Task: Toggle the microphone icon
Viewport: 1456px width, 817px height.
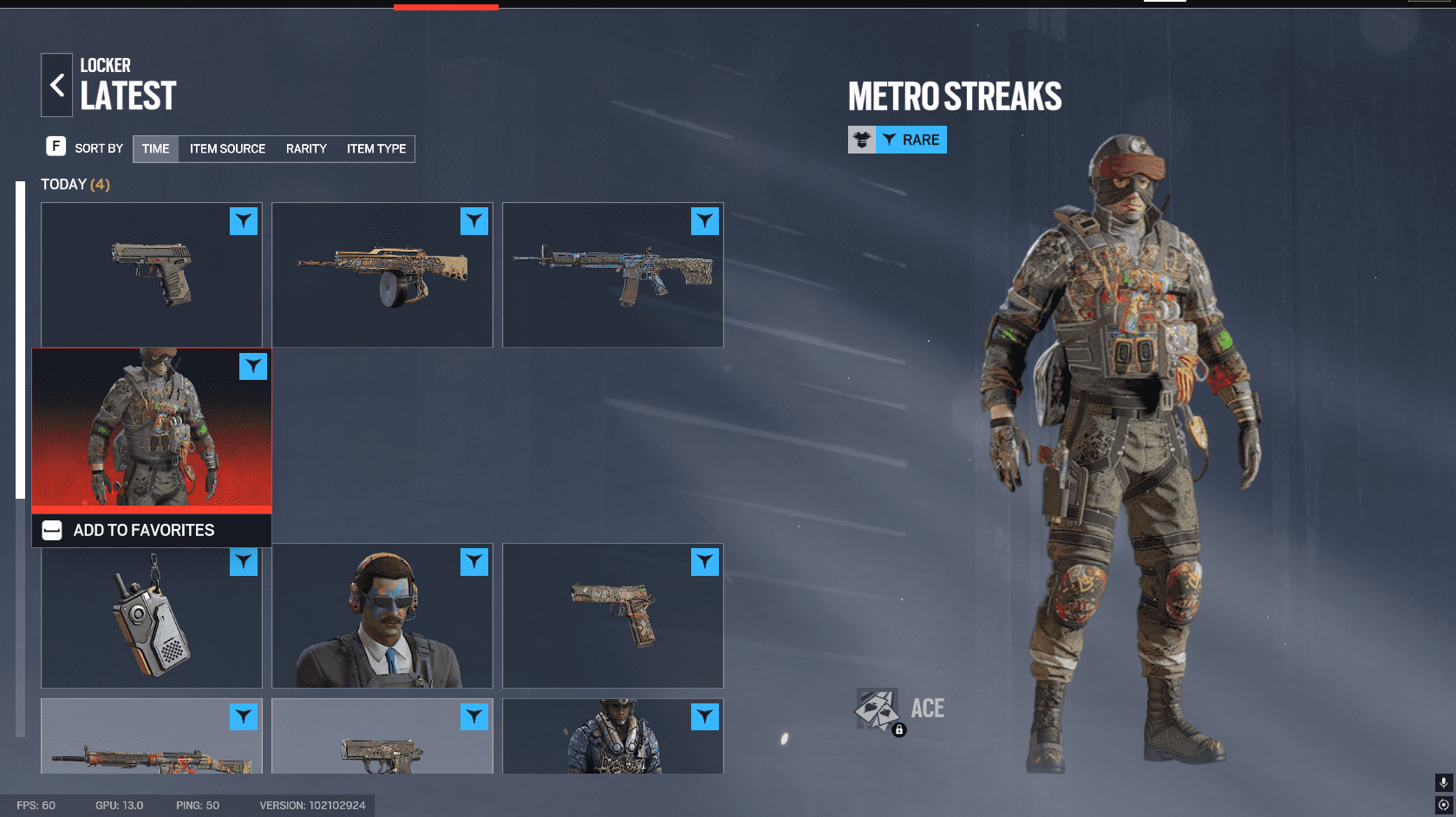Action: point(1443,782)
